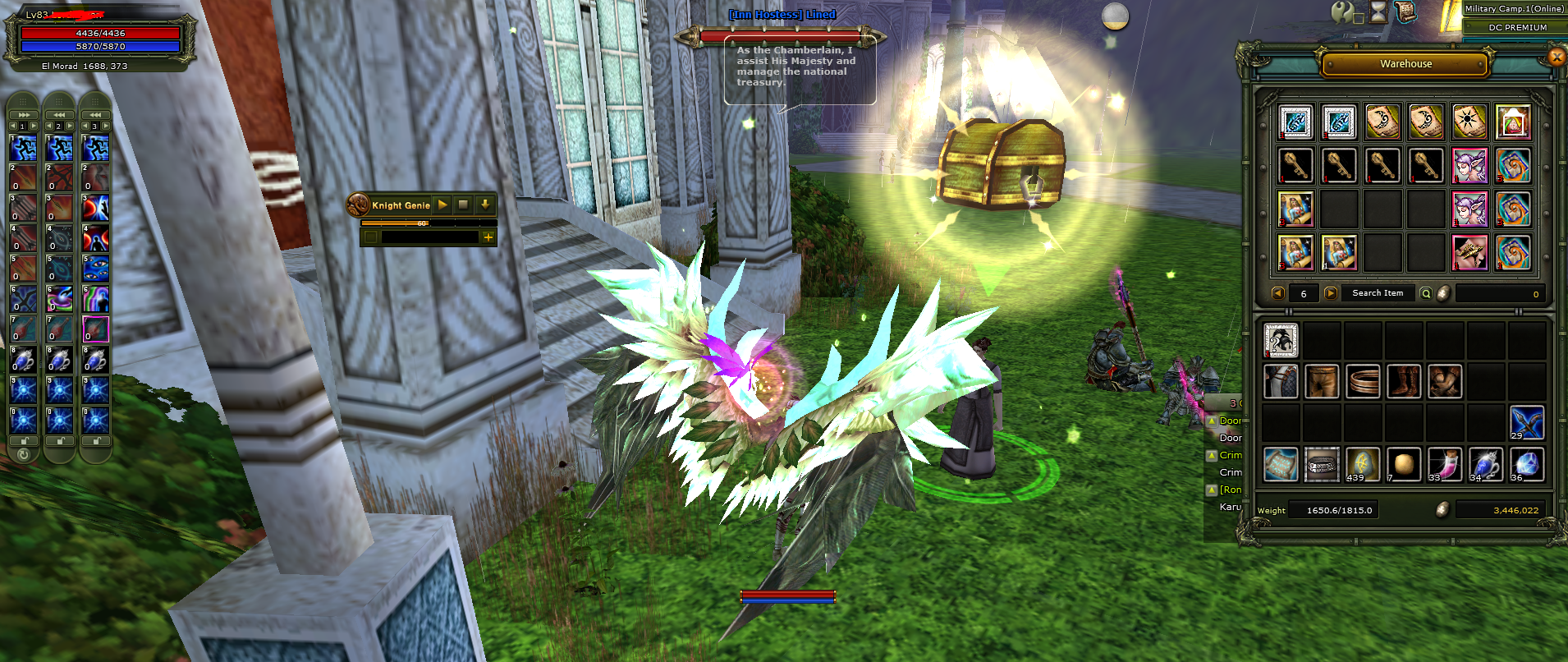Select the pink potion stack of 33
This screenshot has width=1568, height=662.
tap(1445, 464)
